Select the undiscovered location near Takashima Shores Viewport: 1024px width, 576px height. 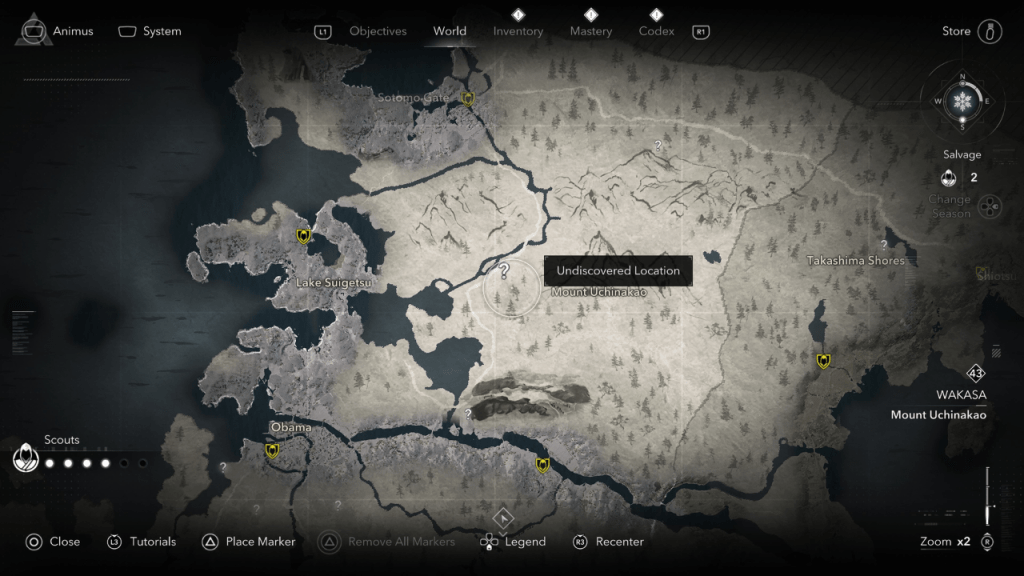(884, 245)
